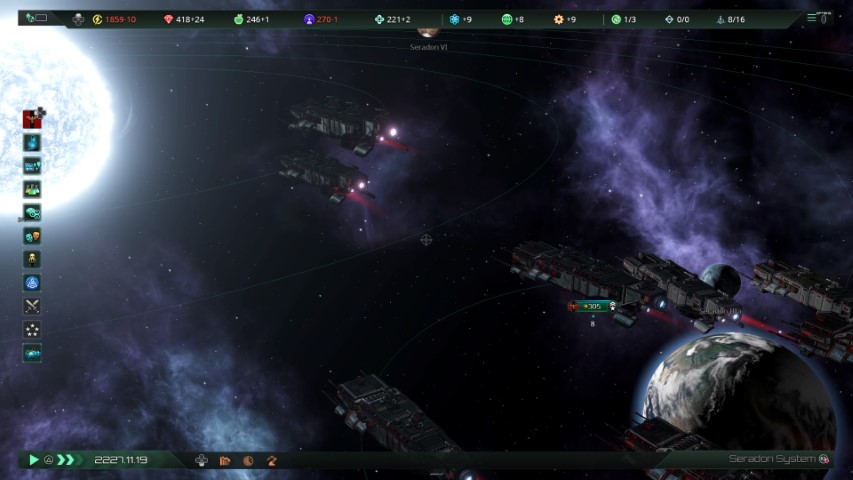Screen dimensions: 853x480
Task: Change game speed with the triple arrows
Action: click(x=66, y=460)
